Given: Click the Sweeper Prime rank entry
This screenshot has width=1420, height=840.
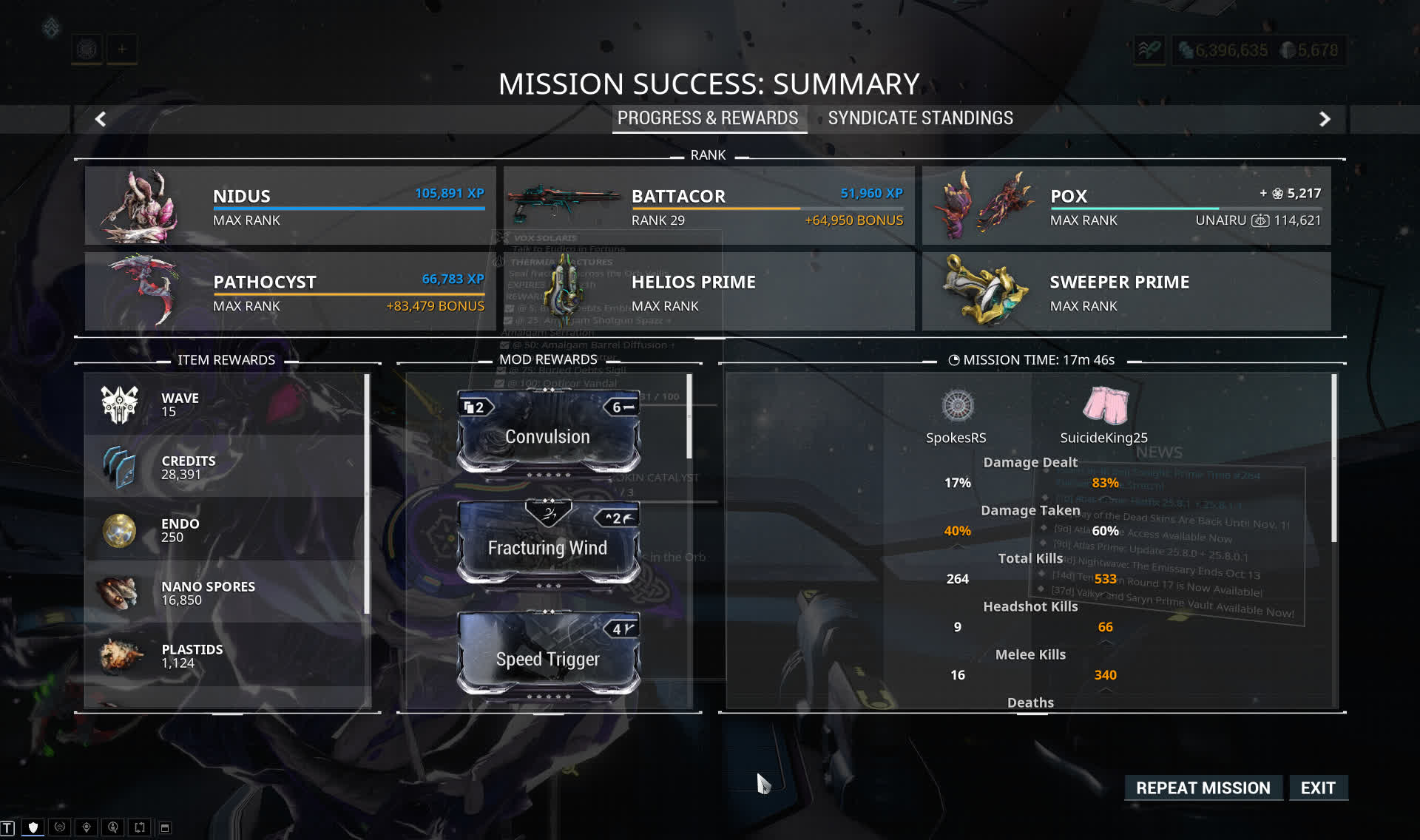Looking at the screenshot, I should click(x=1126, y=291).
